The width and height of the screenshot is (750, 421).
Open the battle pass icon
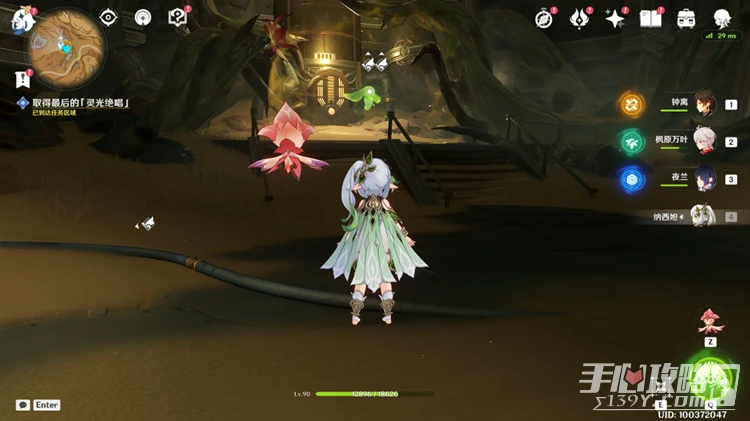686,18
